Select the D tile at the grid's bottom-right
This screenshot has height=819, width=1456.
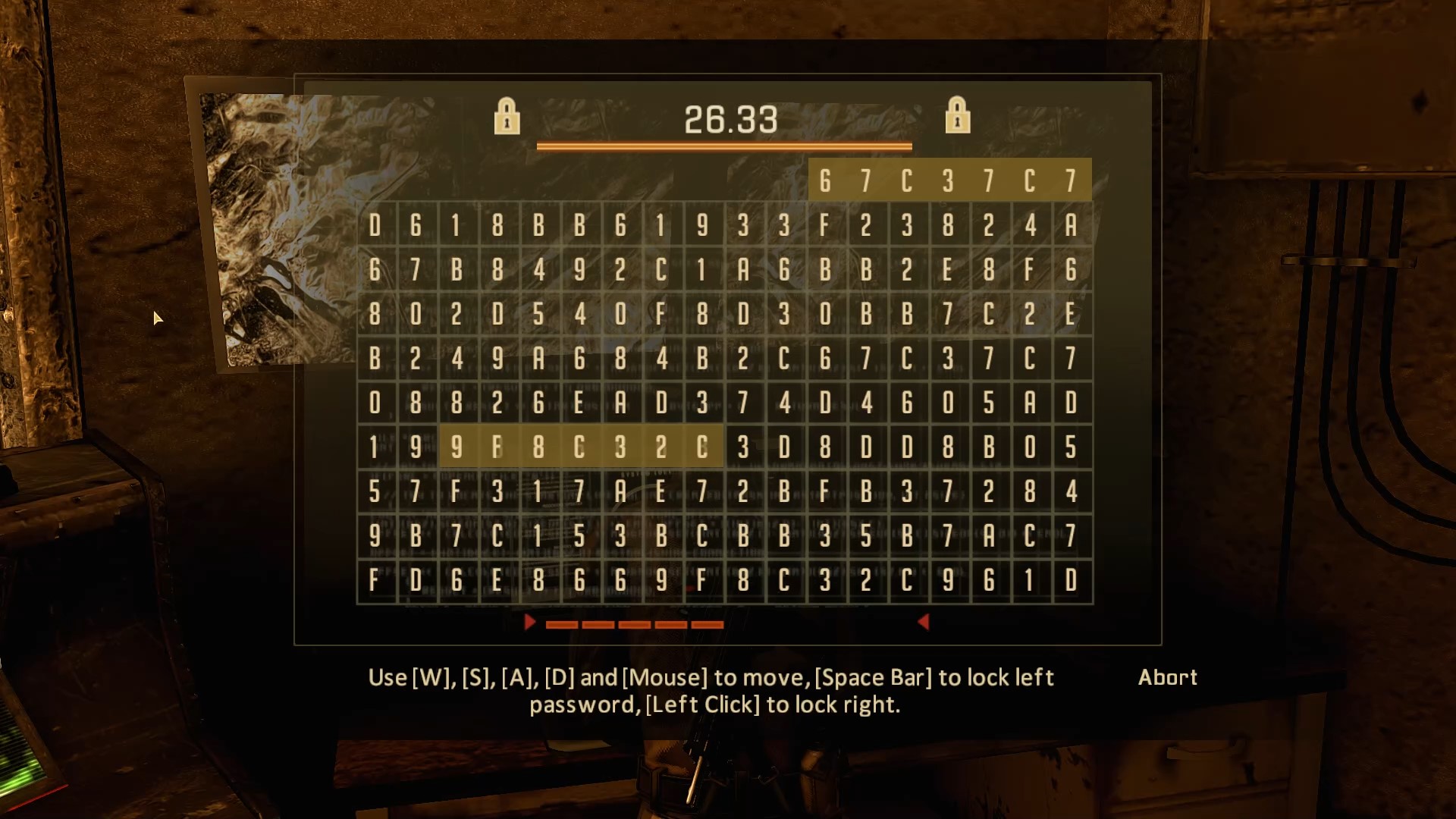pyautogui.click(x=1071, y=580)
